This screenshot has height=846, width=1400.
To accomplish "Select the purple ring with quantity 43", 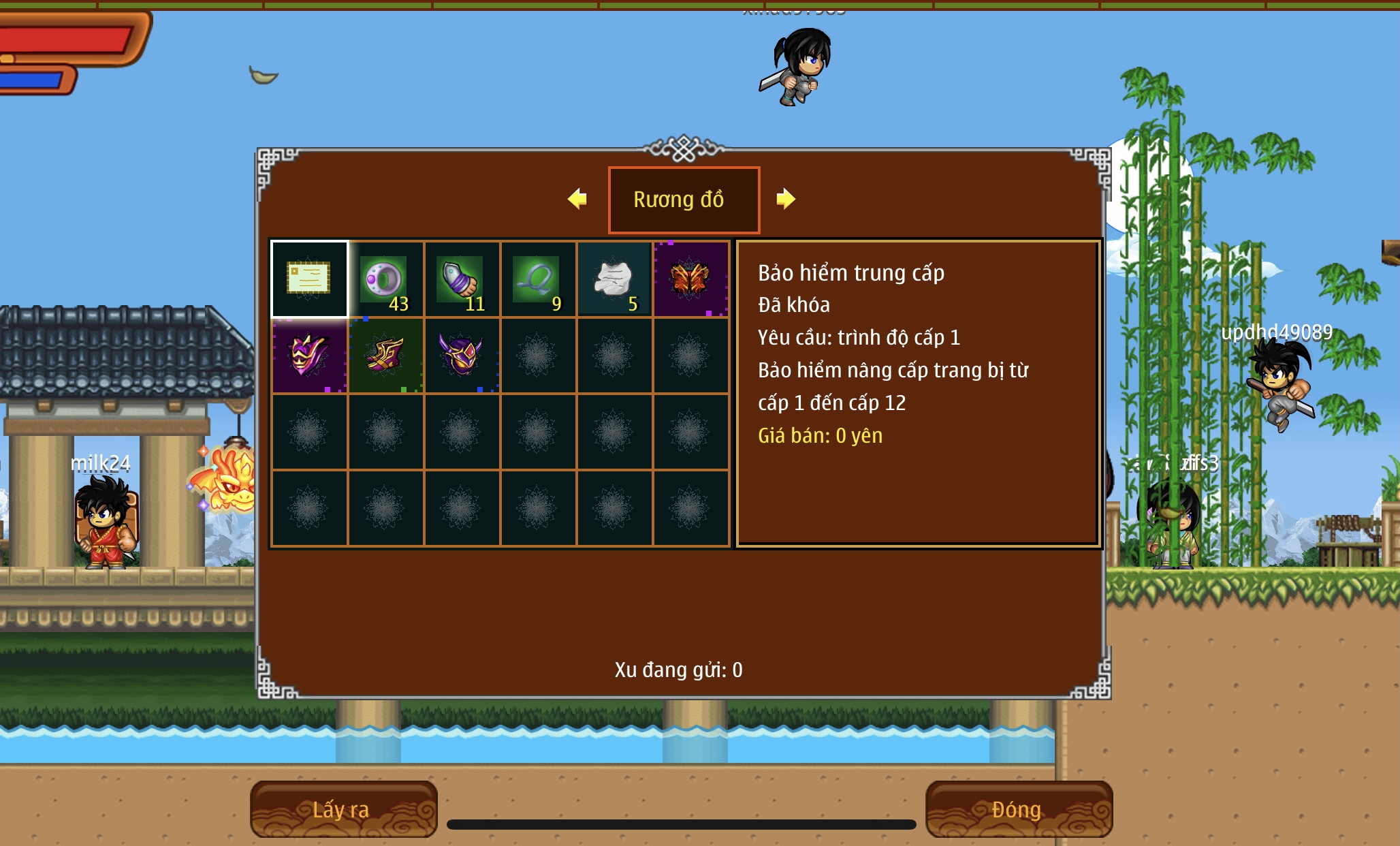I will [385, 279].
